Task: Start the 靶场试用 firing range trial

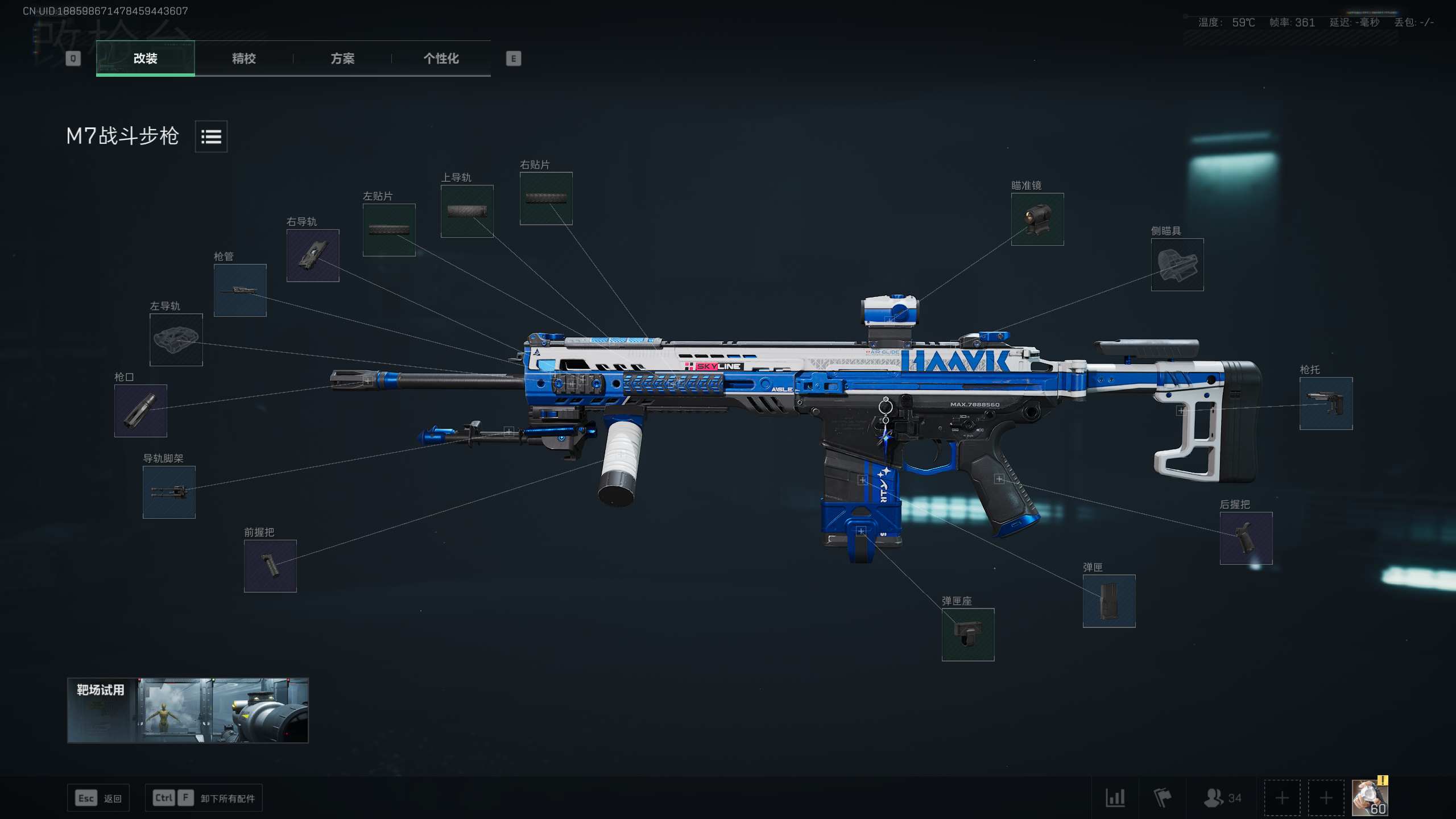Action: 188,710
